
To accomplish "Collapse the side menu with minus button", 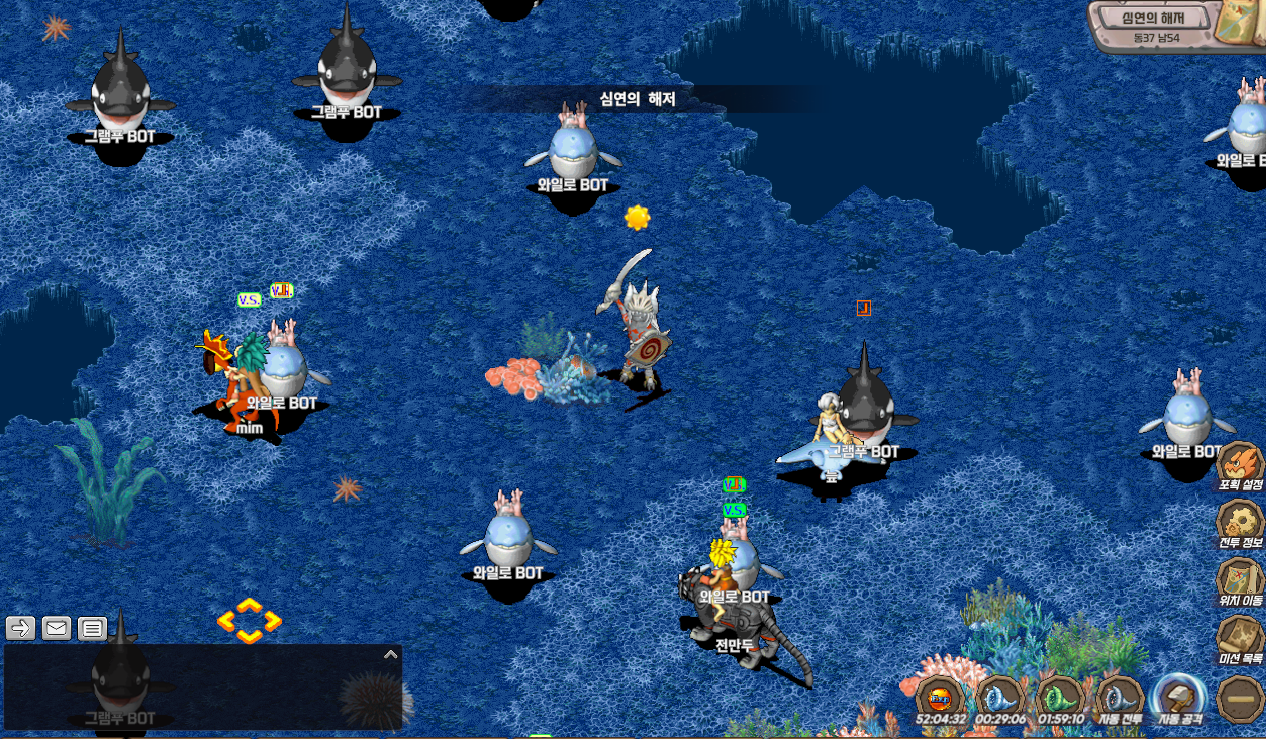I will (x=1240, y=696).
